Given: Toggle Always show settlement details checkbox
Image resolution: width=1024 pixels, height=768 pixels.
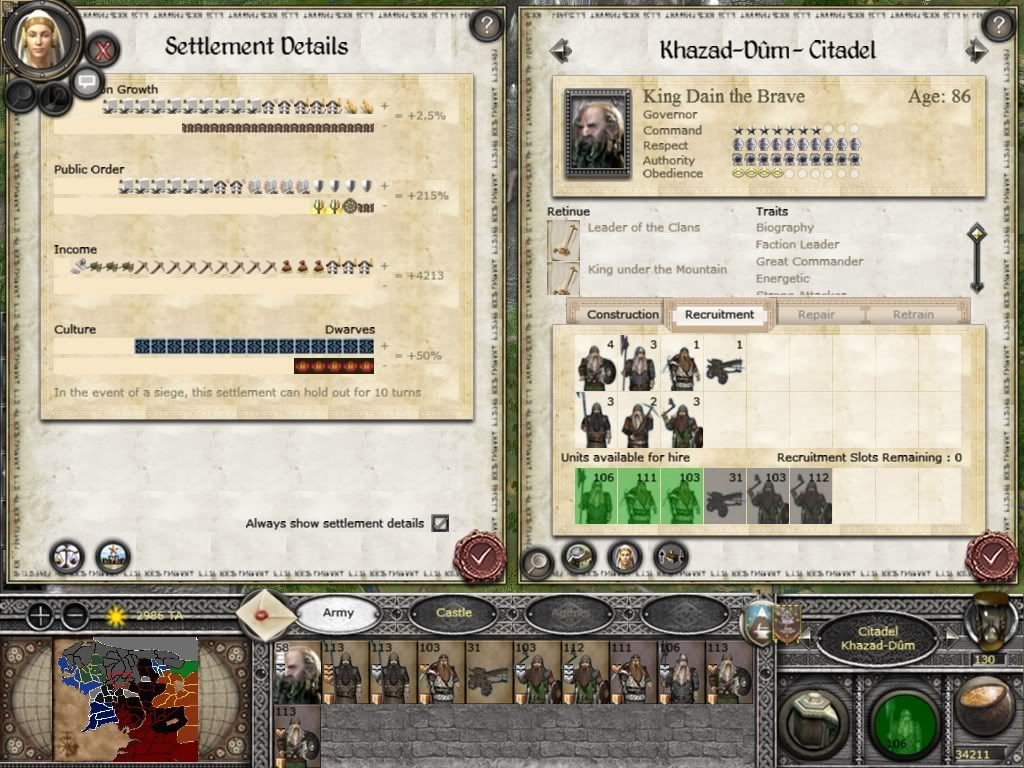Looking at the screenshot, I should (440, 523).
